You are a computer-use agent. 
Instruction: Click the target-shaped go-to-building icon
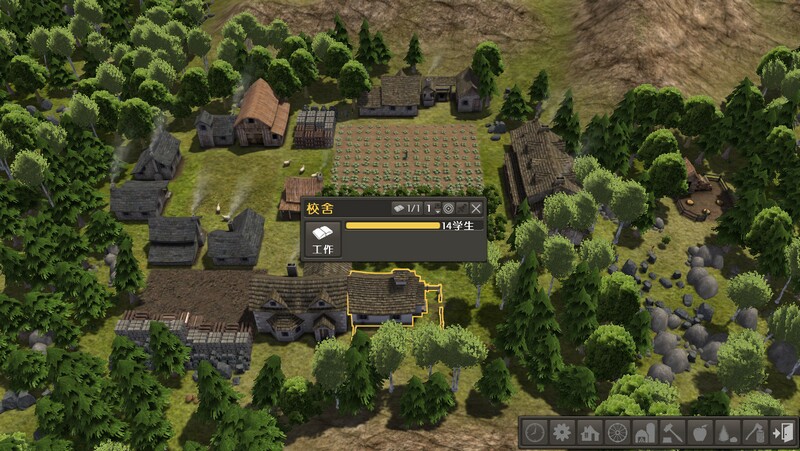(448, 209)
